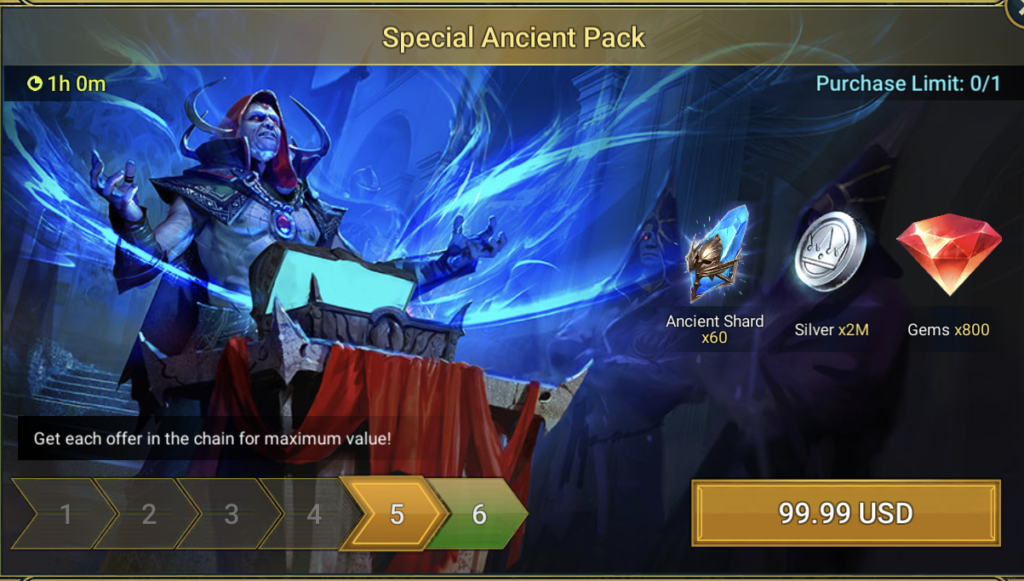Select chain offer step 3
Viewport: 1024px width, 581px height.
coord(231,514)
